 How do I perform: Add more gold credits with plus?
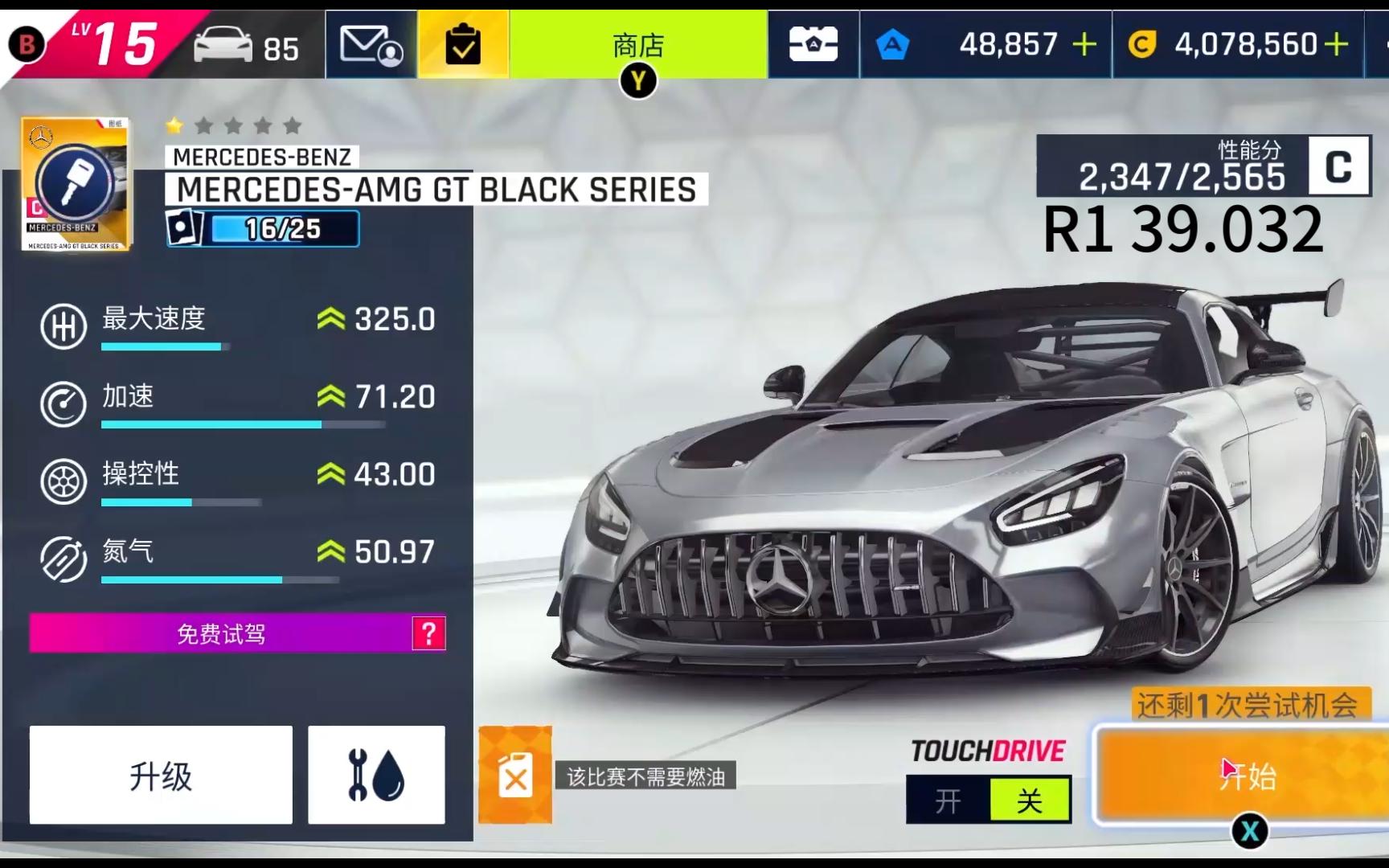pyautogui.click(x=1336, y=45)
